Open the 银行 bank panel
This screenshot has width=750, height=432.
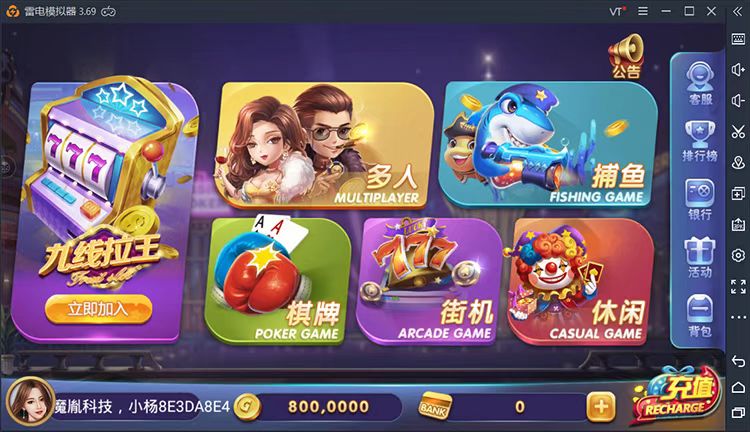(x=699, y=198)
